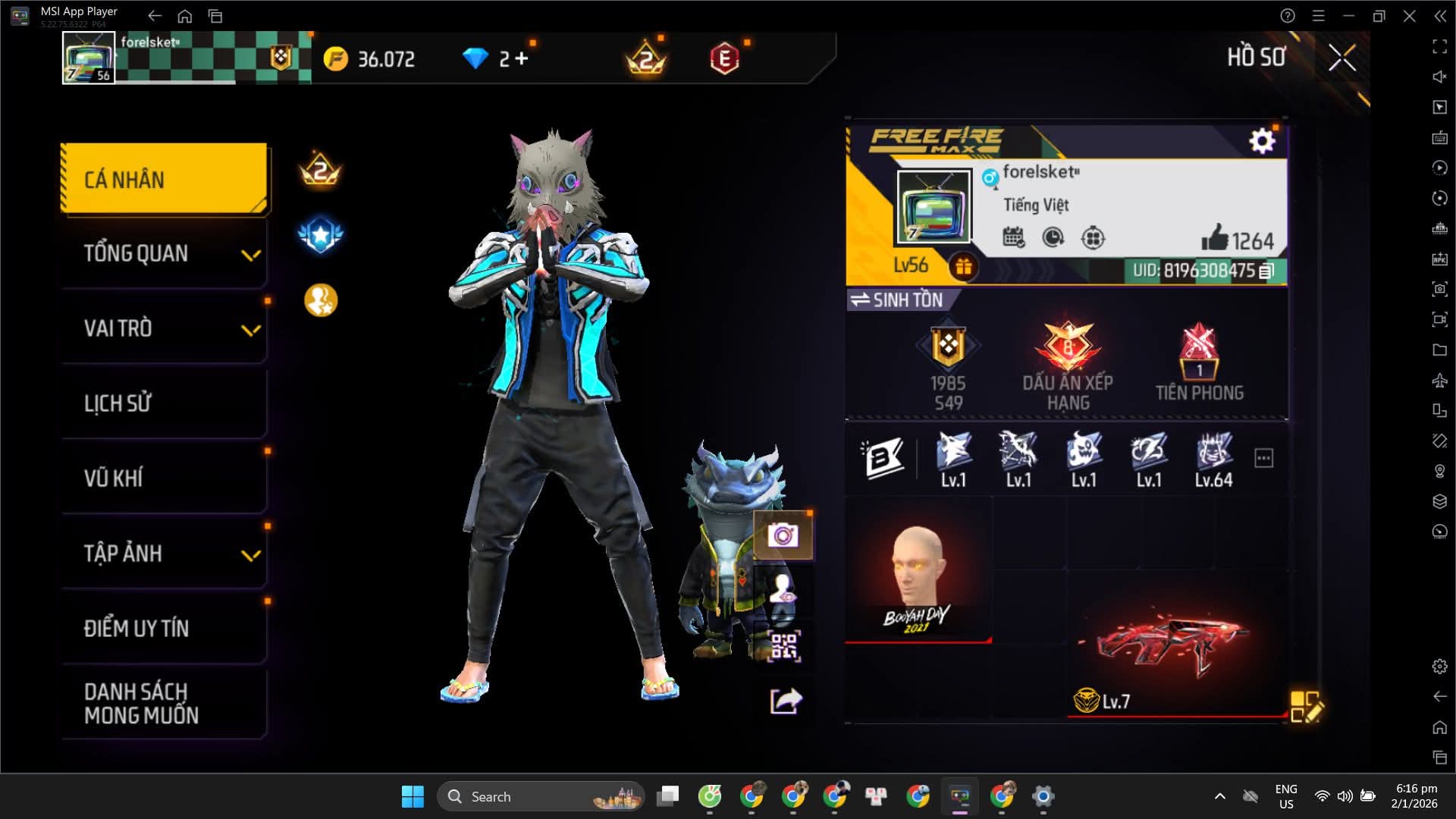The image size is (1456, 819).
Task: Minimize the MSI App Player window
Action: point(1348,16)
